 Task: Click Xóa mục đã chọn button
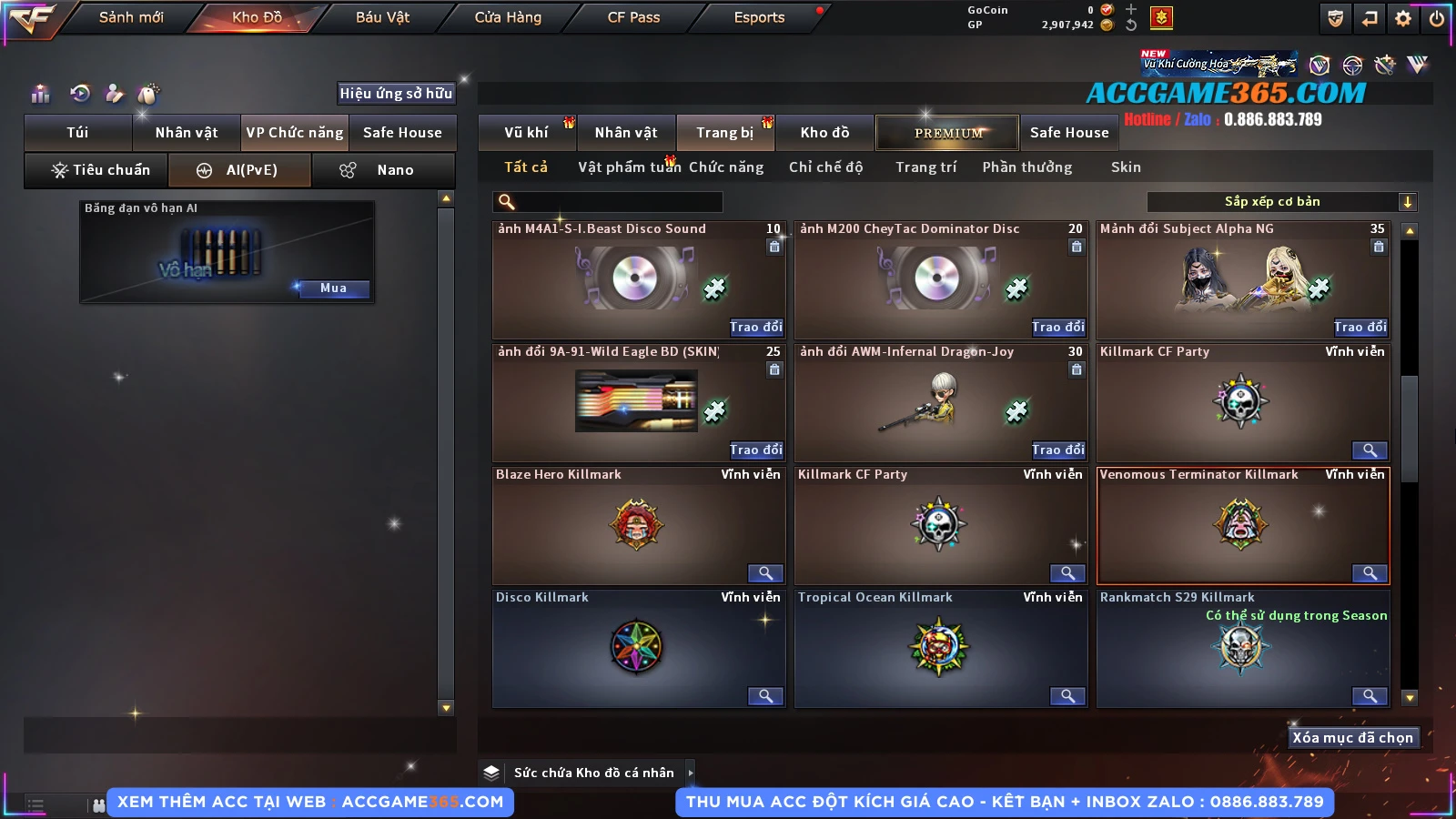click(x=1352, y=738)
